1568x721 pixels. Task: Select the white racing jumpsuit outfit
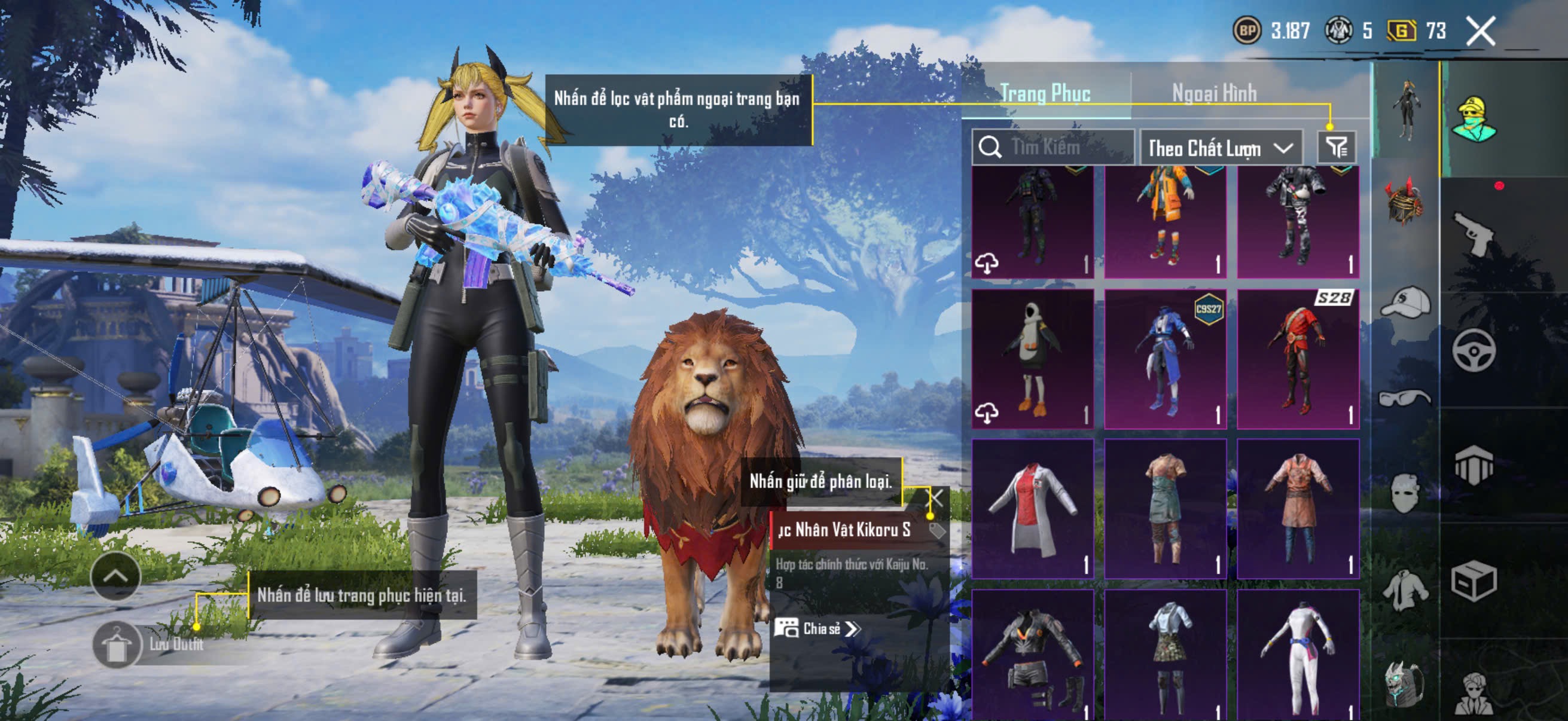[1298, 655]
